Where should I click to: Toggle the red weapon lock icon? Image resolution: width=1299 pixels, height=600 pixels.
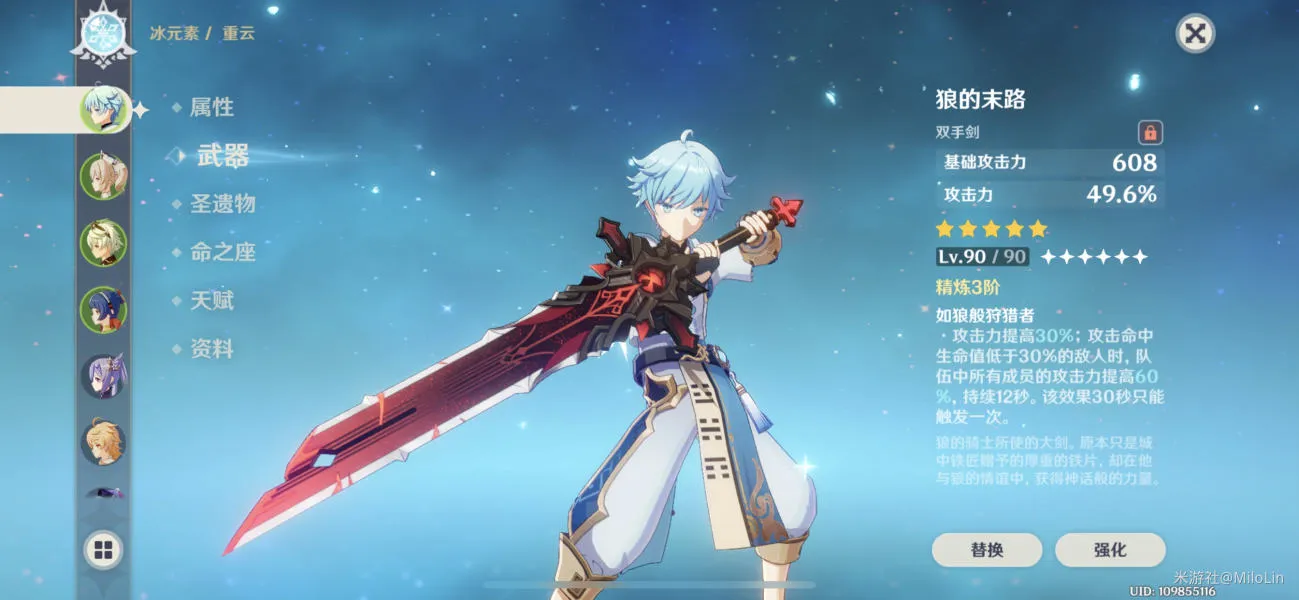click(x=1150, y=132)
